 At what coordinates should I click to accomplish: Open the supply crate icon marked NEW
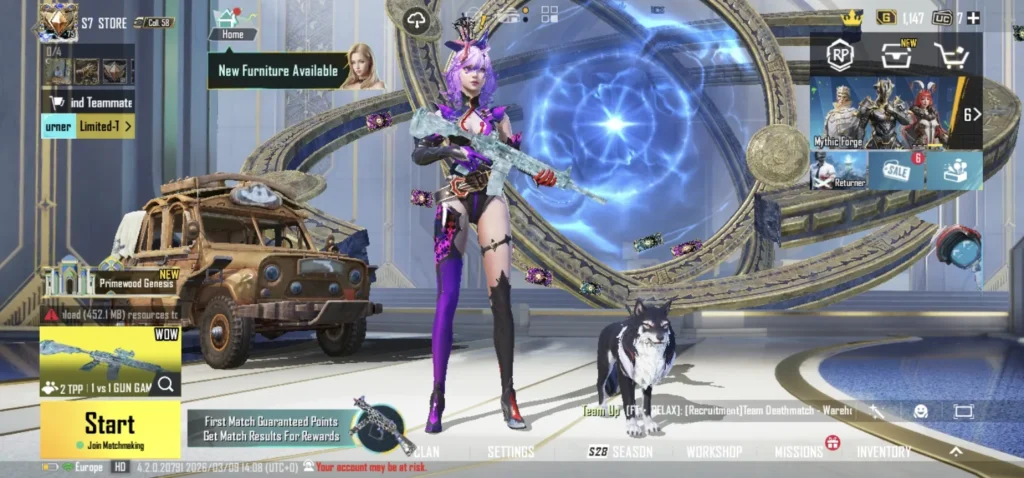coord(894,56)
